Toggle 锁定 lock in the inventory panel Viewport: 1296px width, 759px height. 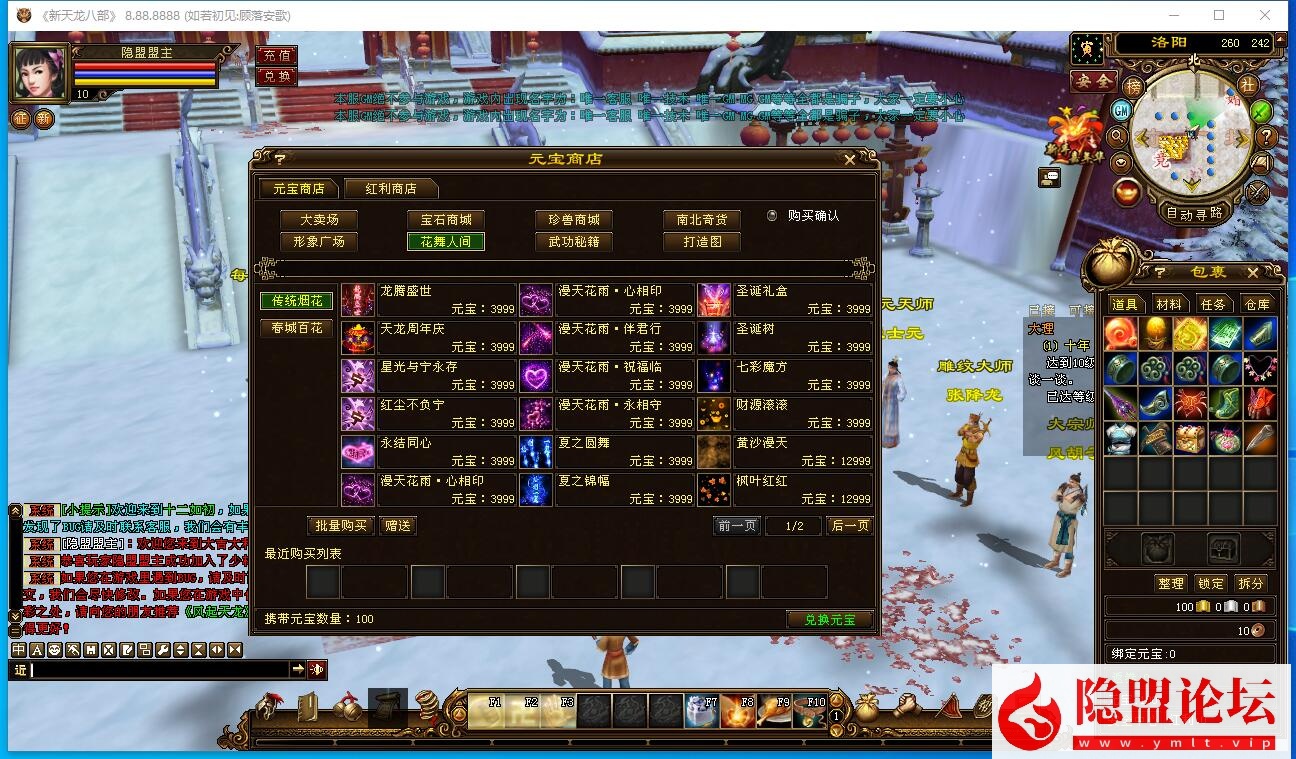click(1210, 583)
